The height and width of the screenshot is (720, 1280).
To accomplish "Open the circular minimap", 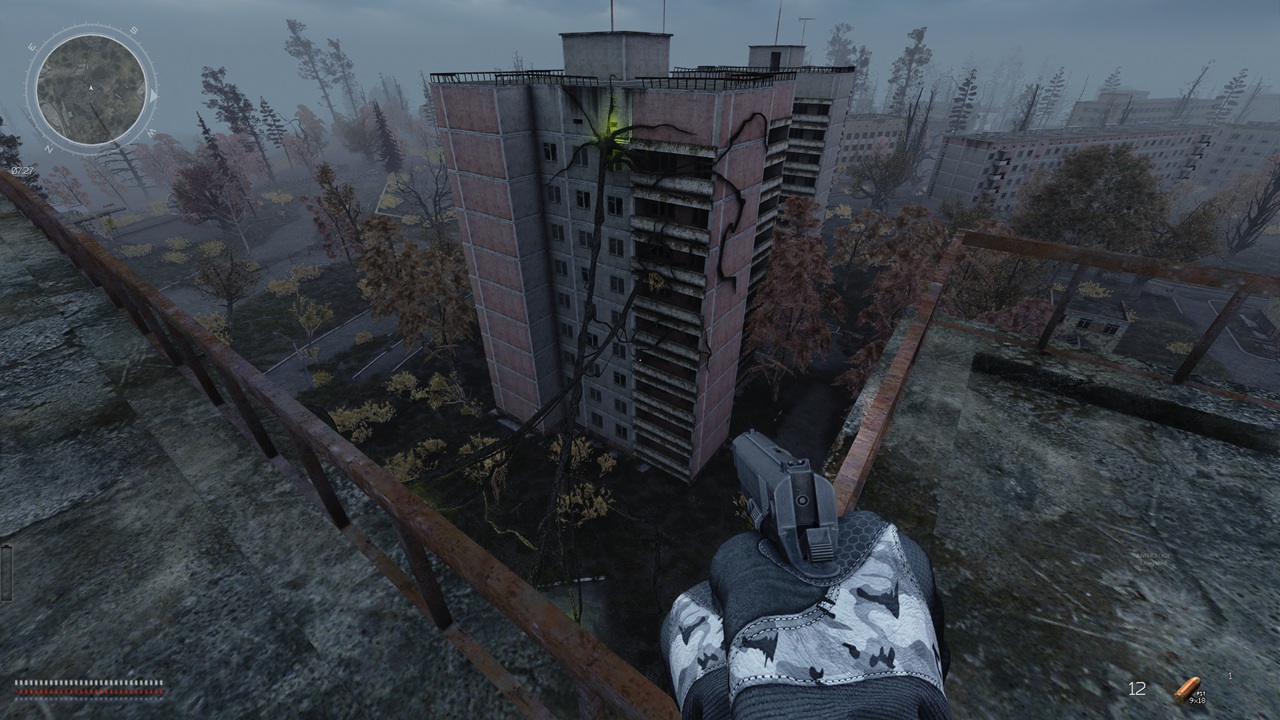I will (x=90, y=89).
